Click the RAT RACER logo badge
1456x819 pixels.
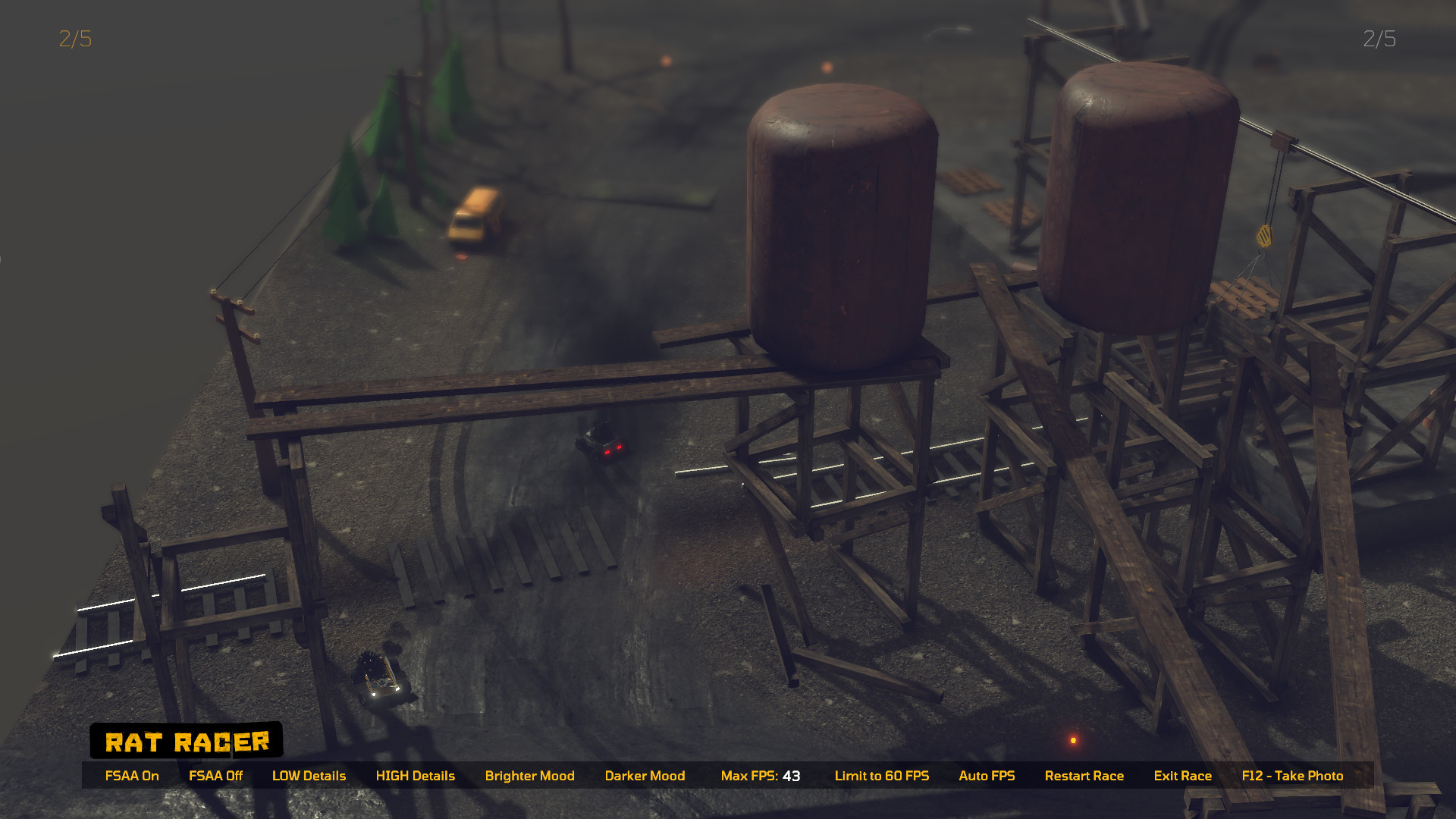tap(187, 741)
